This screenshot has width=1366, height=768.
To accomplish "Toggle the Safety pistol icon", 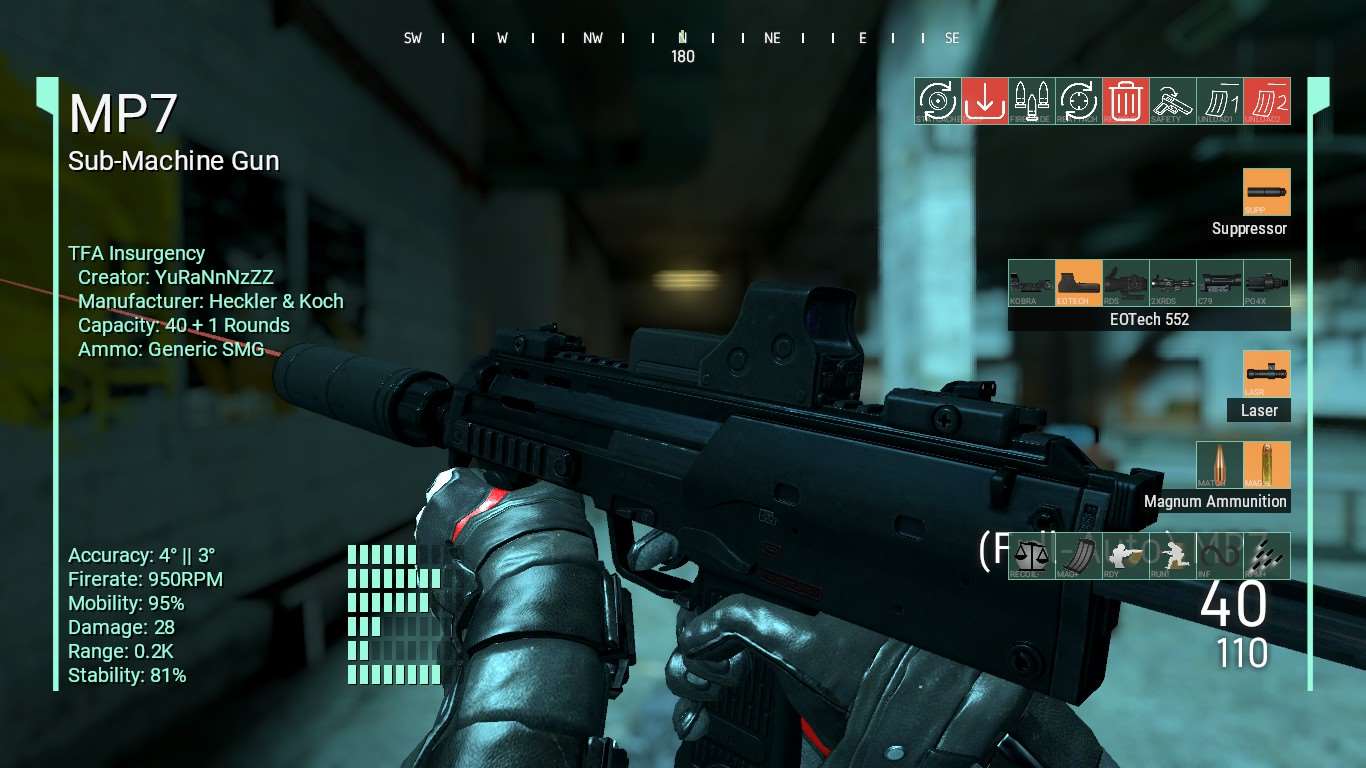I will [x=1173, y=101].
